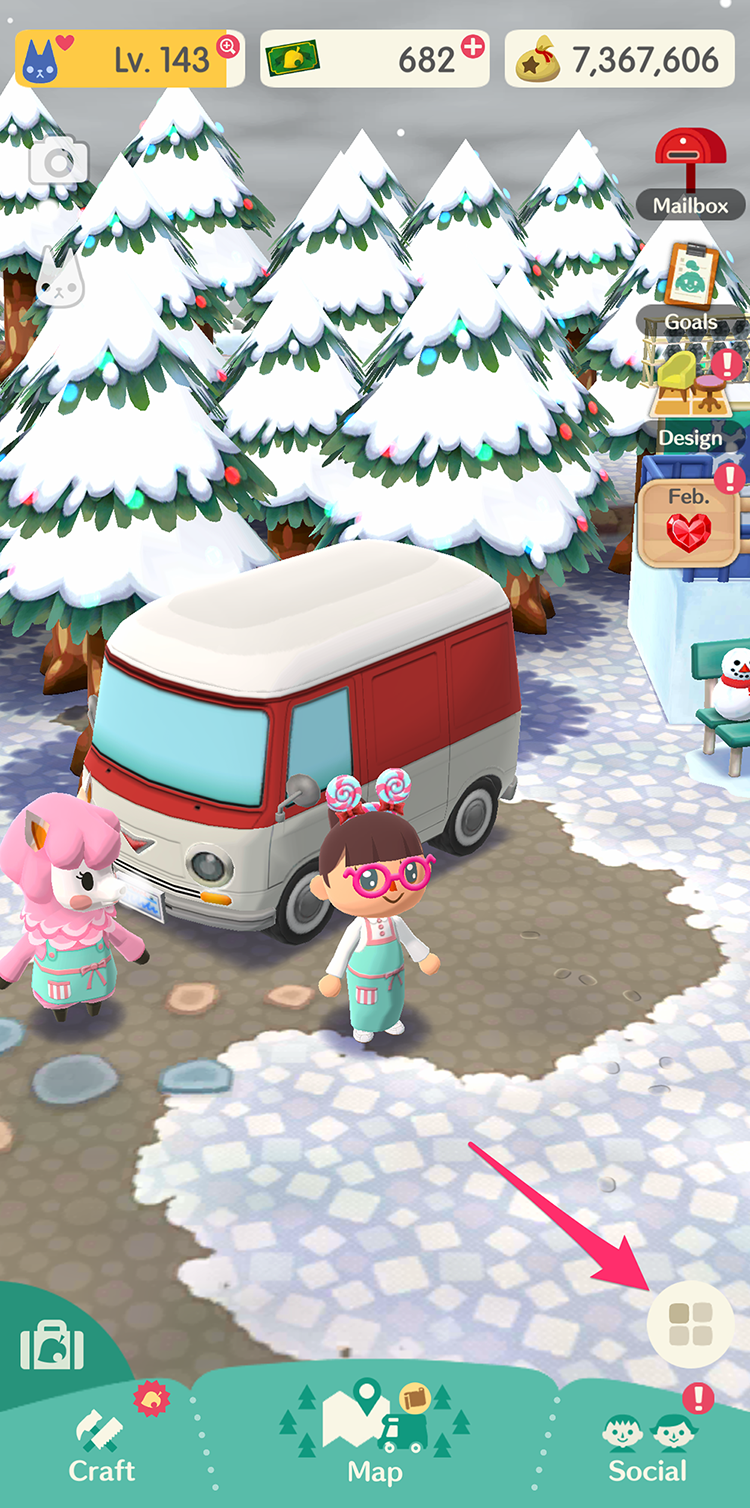Open the Craft menu
750x1508 pixels.
click(x=101, y=1446)
